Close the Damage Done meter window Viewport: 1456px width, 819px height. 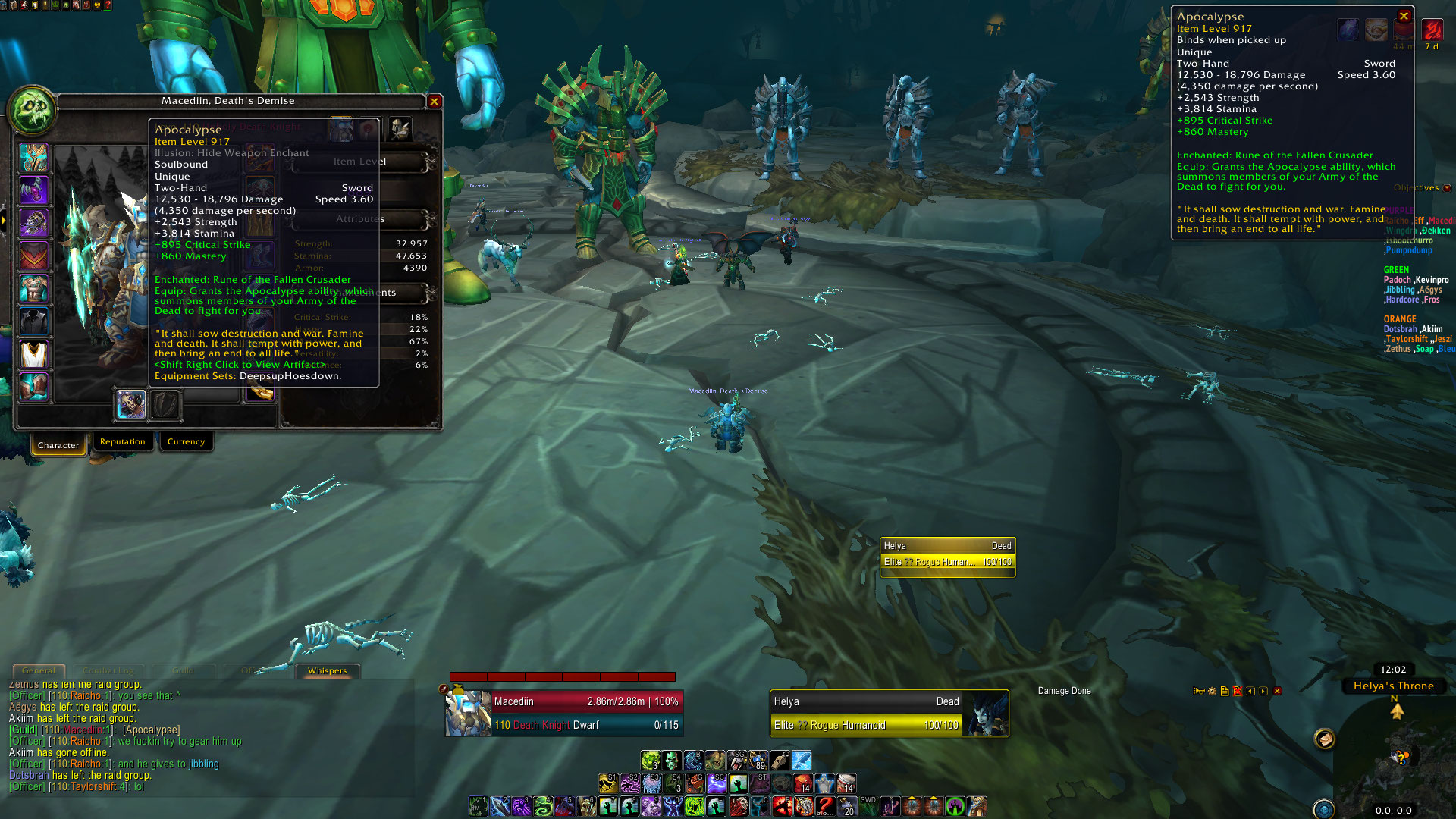(x=1278, y=691)
